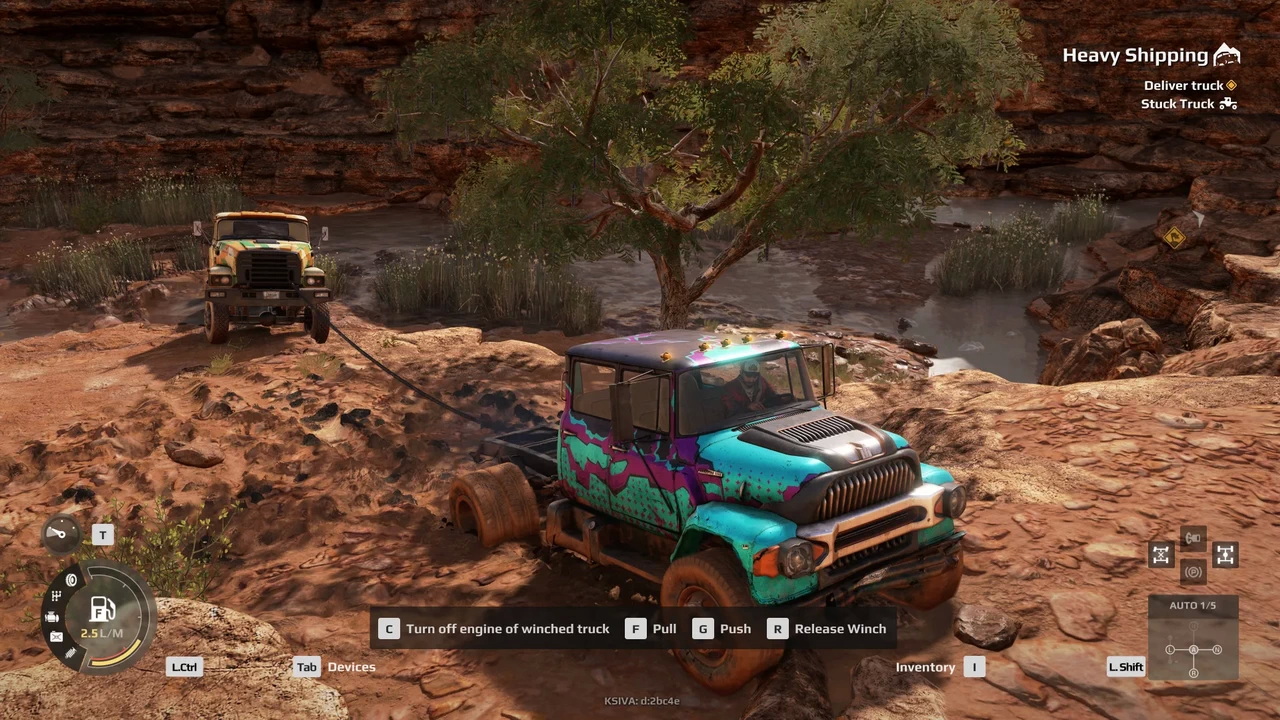The height and width of the screenshot is (720, 1280).
Task: Click the round compass dial
Action: tap(60, 533)
